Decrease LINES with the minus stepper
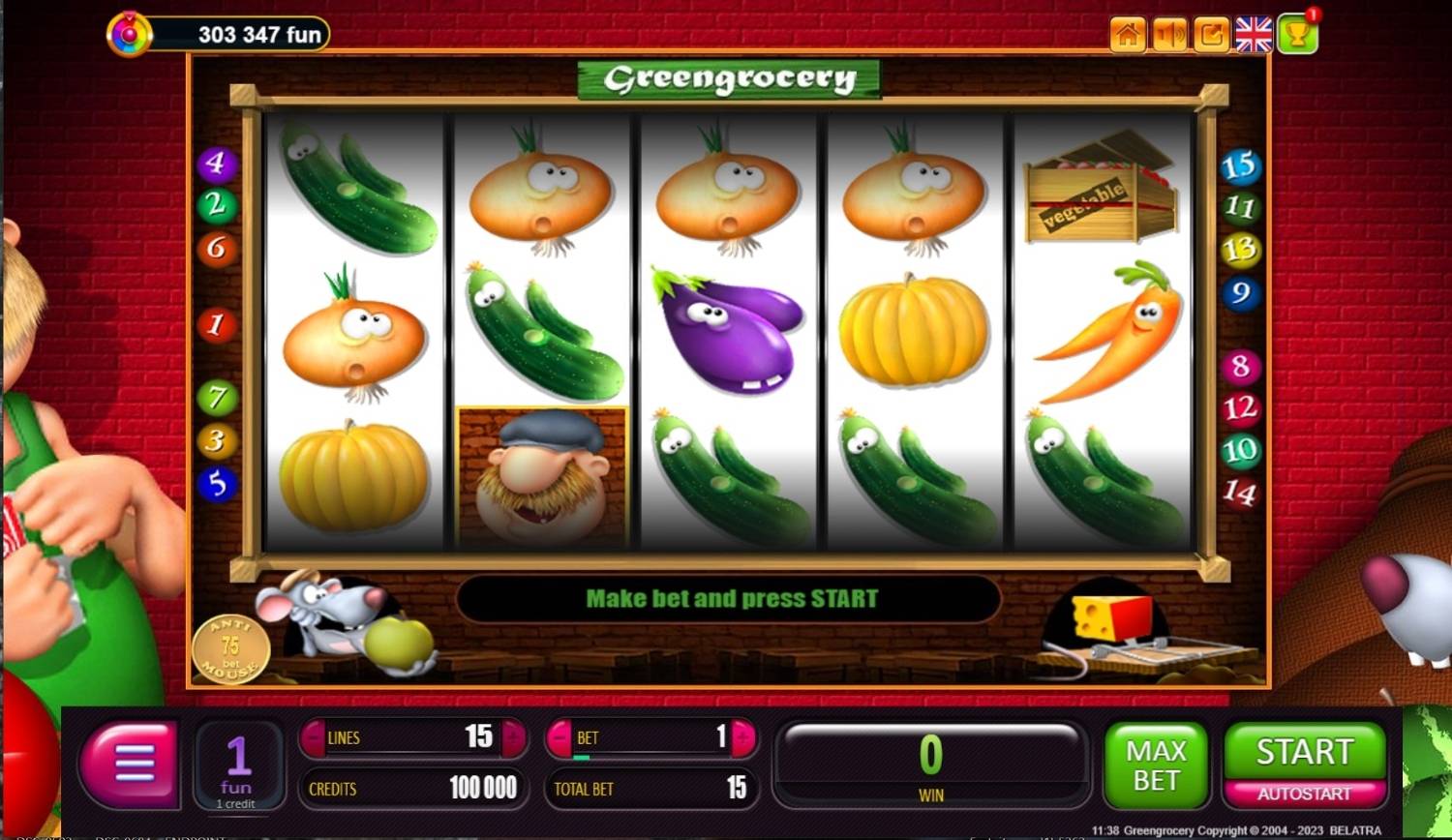Viewport: 1452px width, 840px height. click(x=314, y=737)
